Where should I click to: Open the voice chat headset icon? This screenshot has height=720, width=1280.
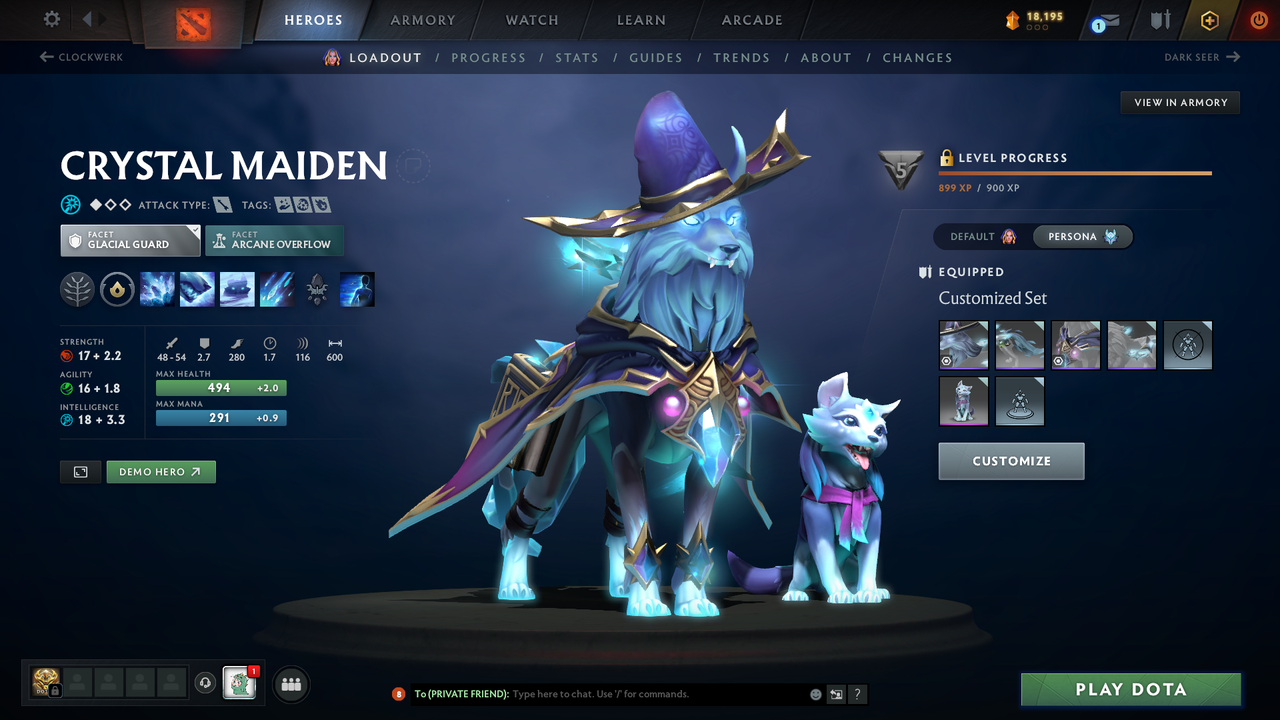pyautogui.click(x=207, y=683)
